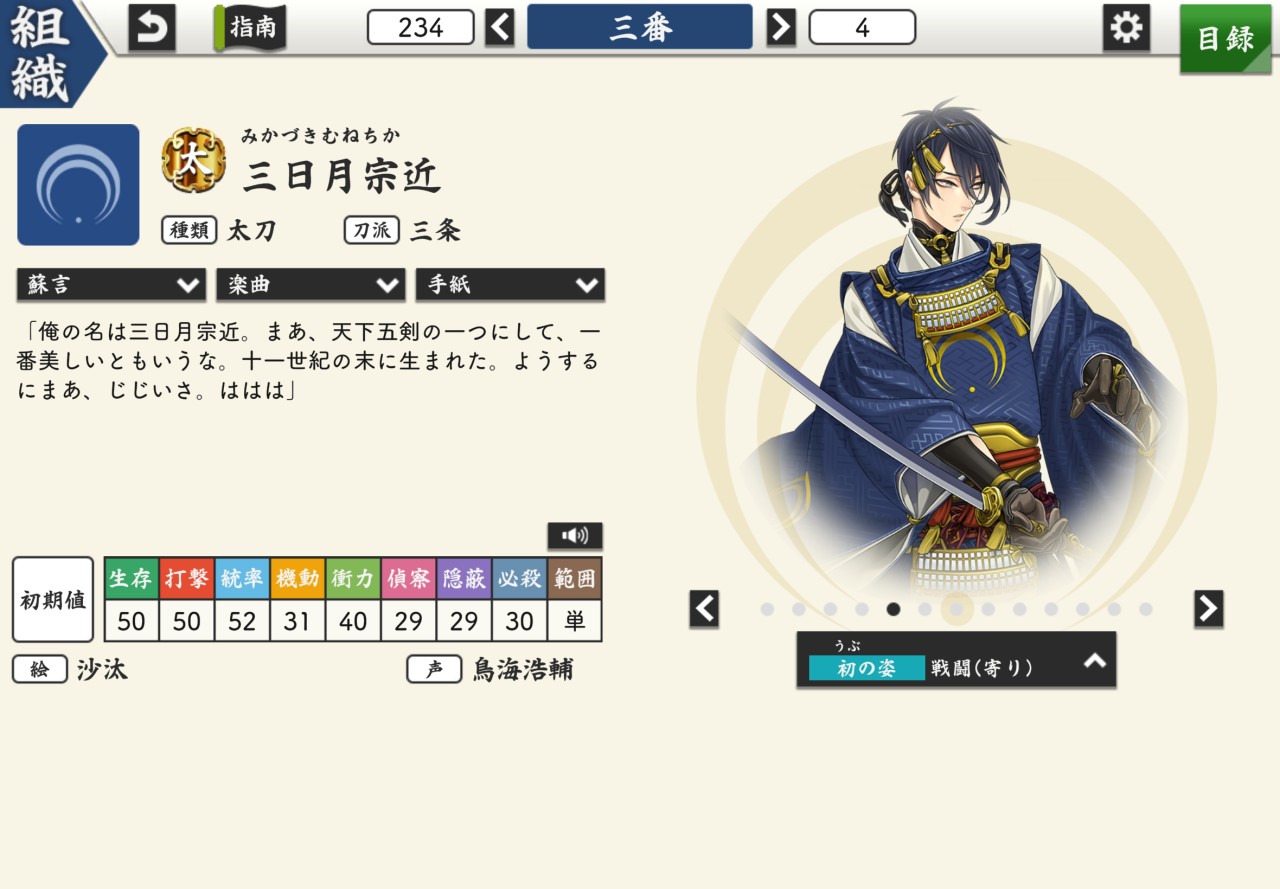Show next character illustration
1280x889 pixels.
pyautogui.click(x=1208, y=608)
